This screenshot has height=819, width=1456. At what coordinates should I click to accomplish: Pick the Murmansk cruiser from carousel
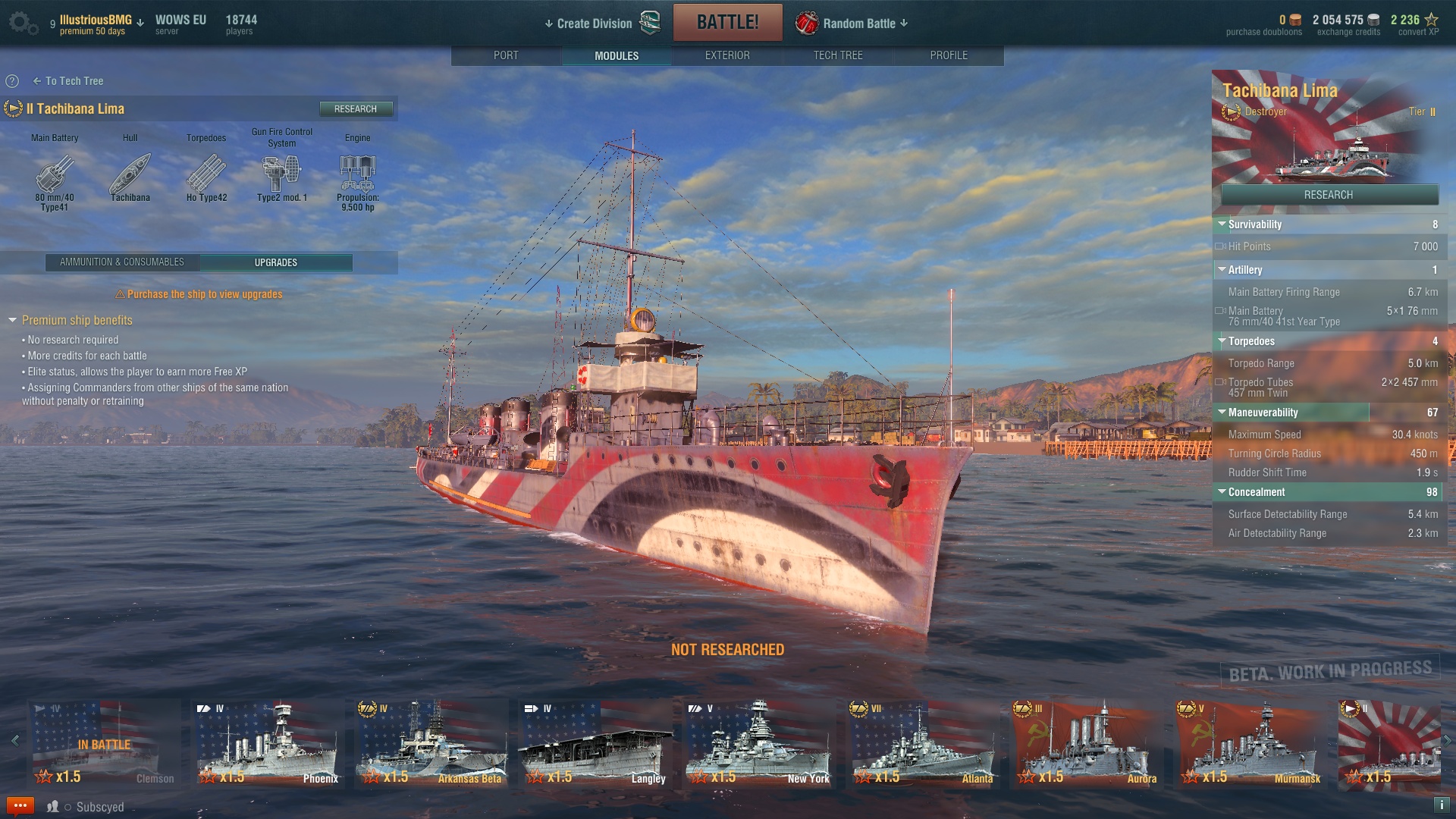1250,743
